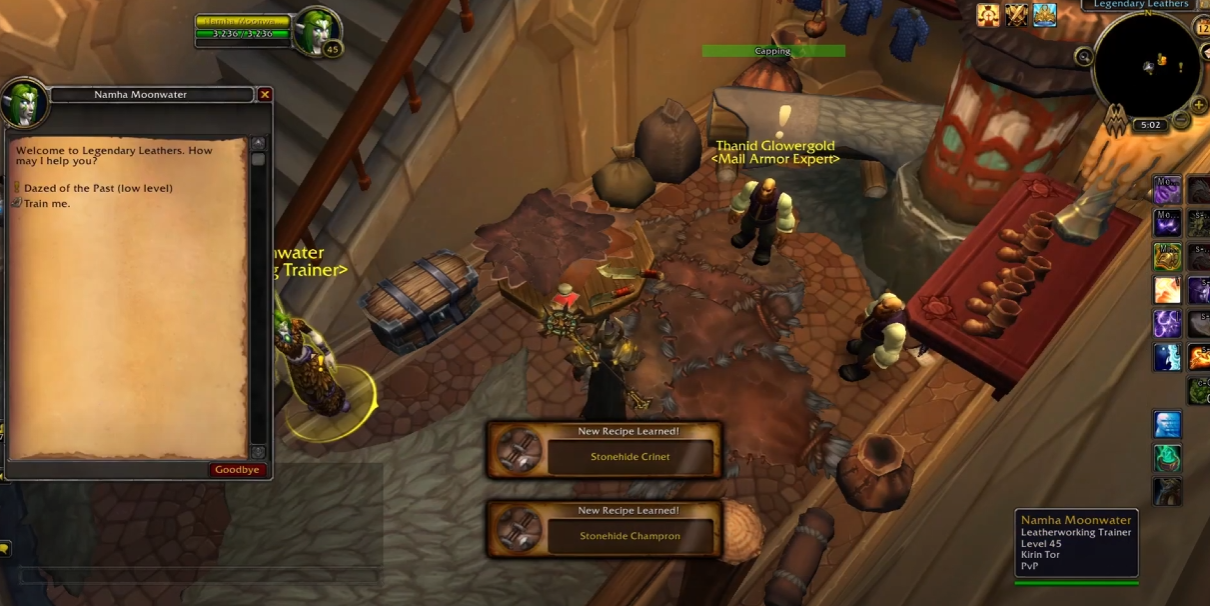Select the golden scales buff icon
1210x606 pixels.
coord(988,15)
